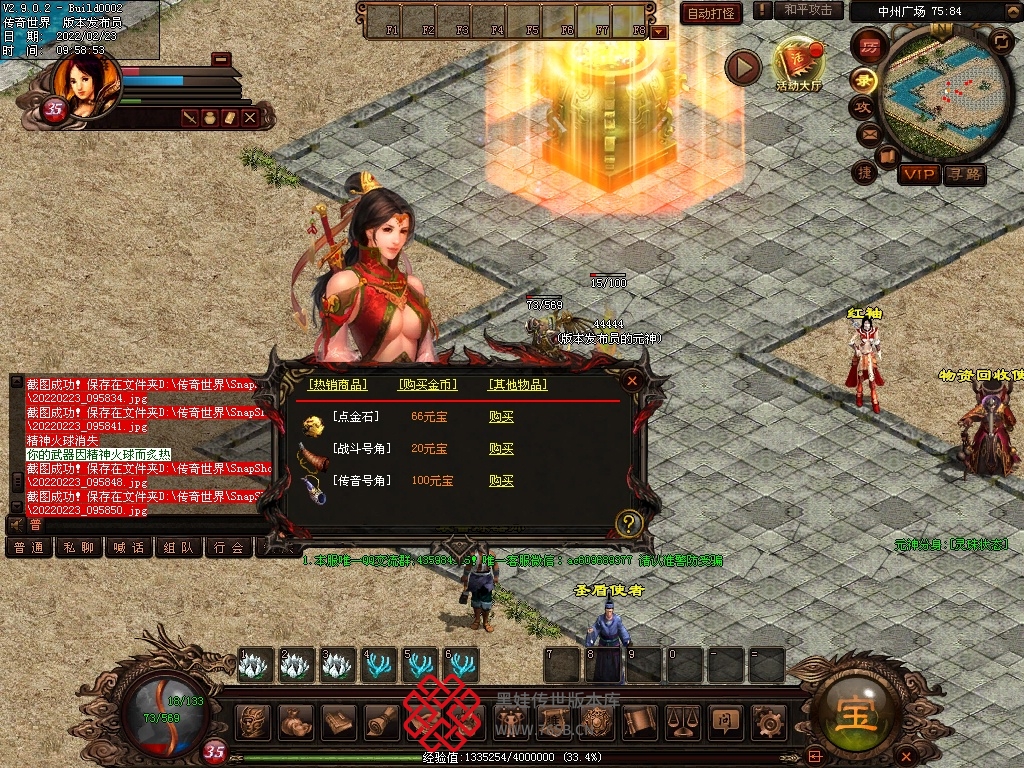Image resolution: width=1024 pixels, height=768 pixels.
Task: Buy the 传音号角 for 100 元宝
Action: (501, 481)
